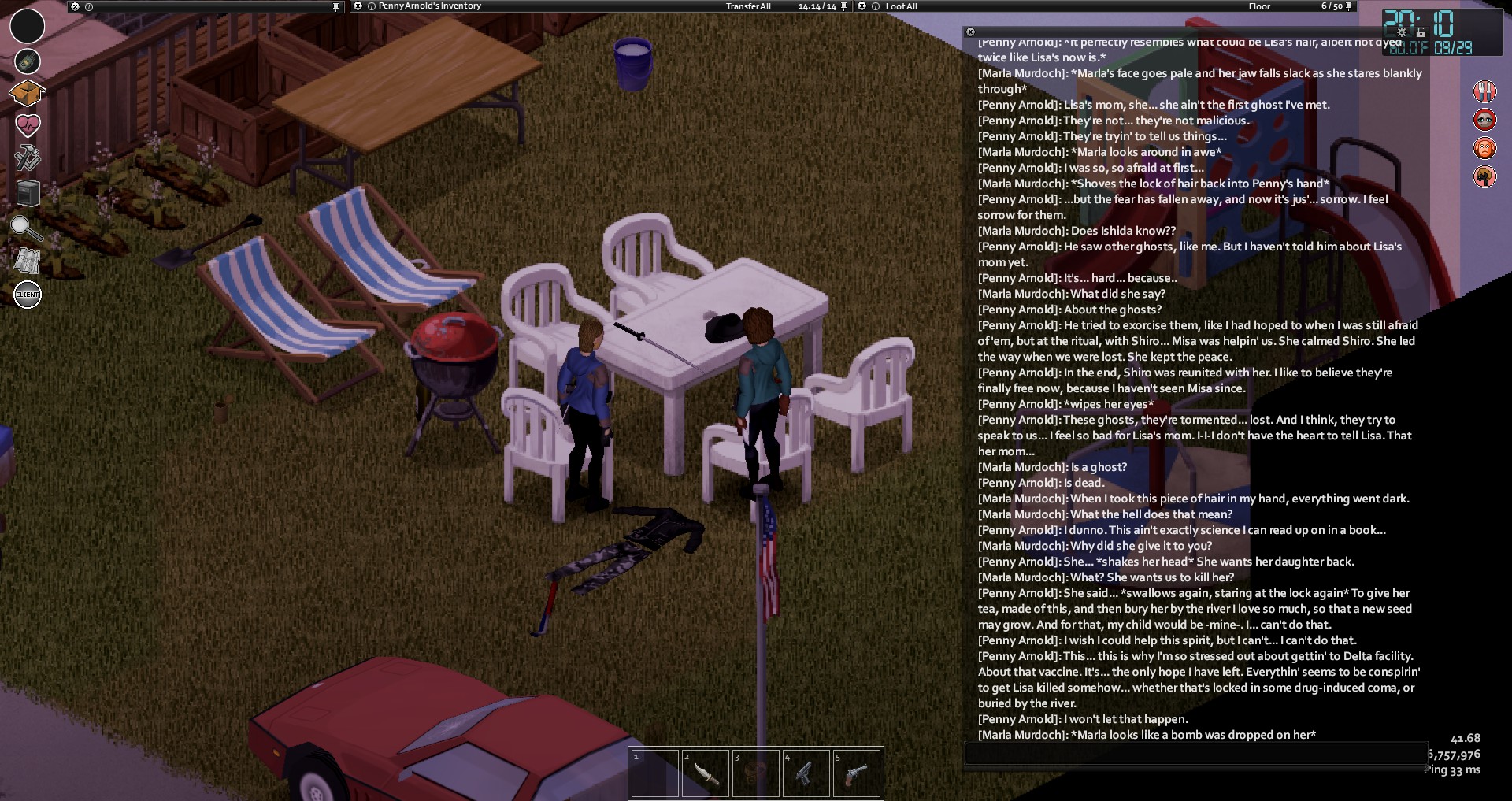Click the radio device icon
The height and width of the screenshot is (801, 1512).
[x=28, y=61]
